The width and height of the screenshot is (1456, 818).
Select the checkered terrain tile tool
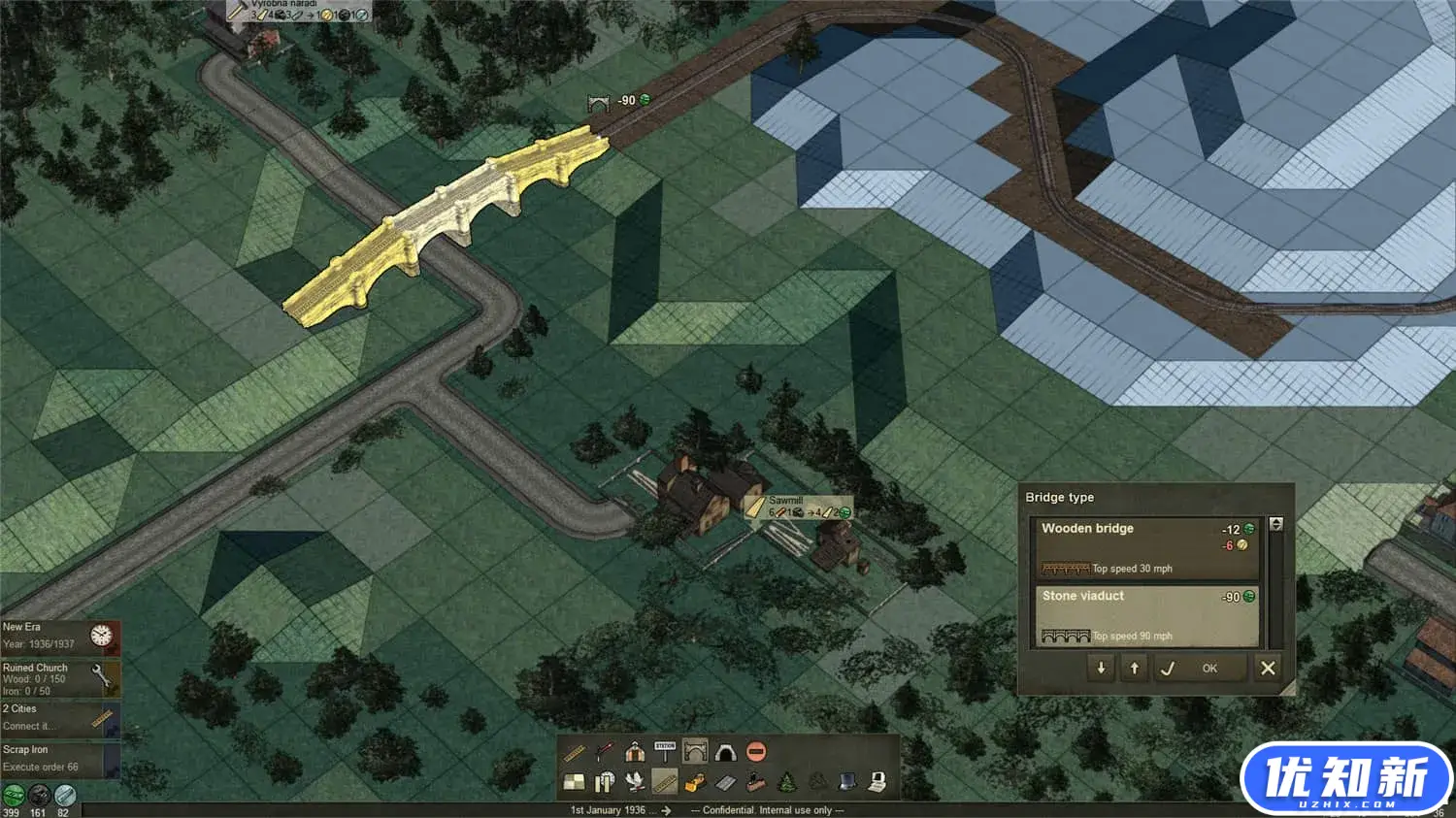574,782
